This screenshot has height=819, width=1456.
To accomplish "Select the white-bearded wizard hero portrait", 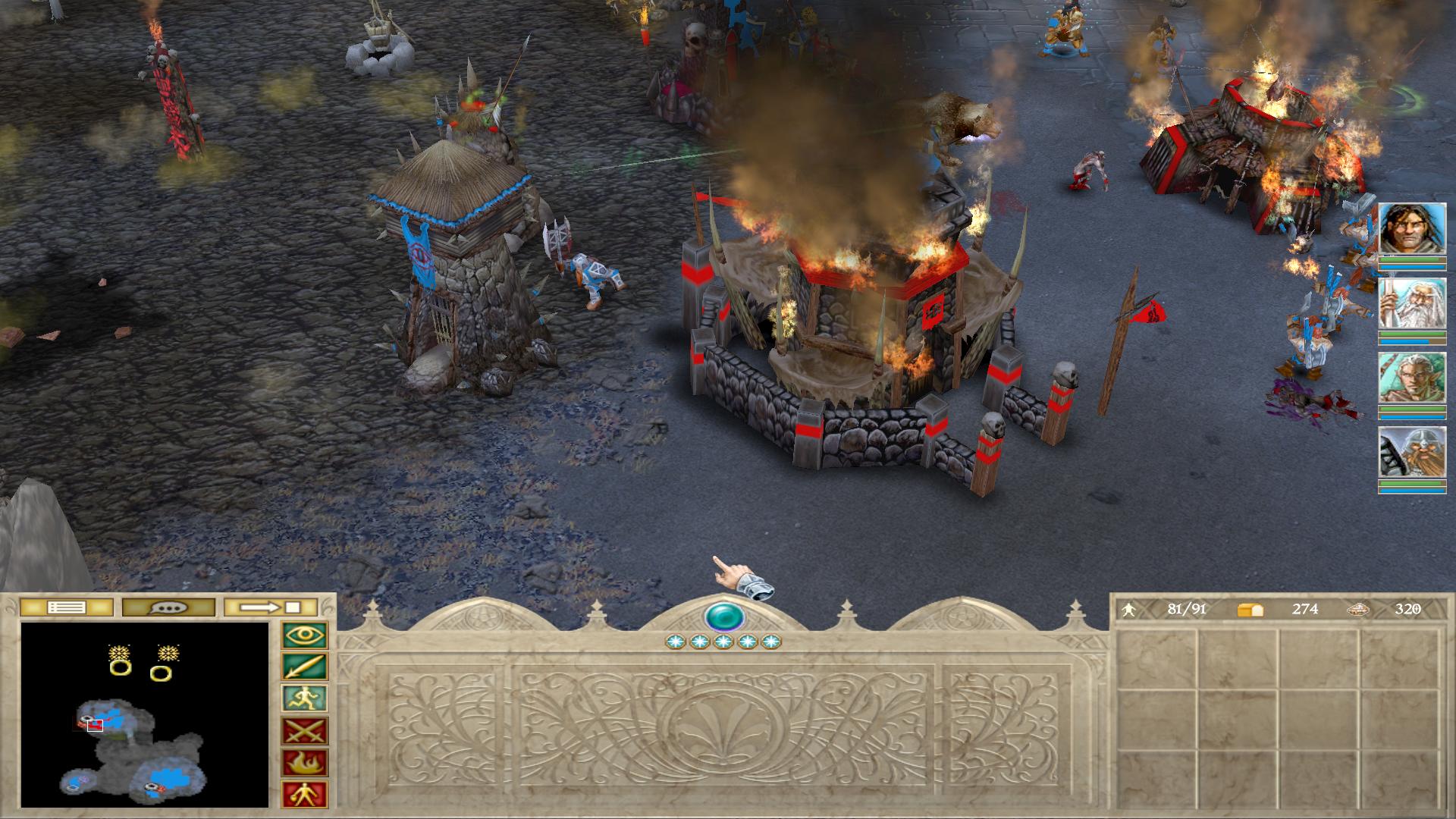I will point(1411,303).
